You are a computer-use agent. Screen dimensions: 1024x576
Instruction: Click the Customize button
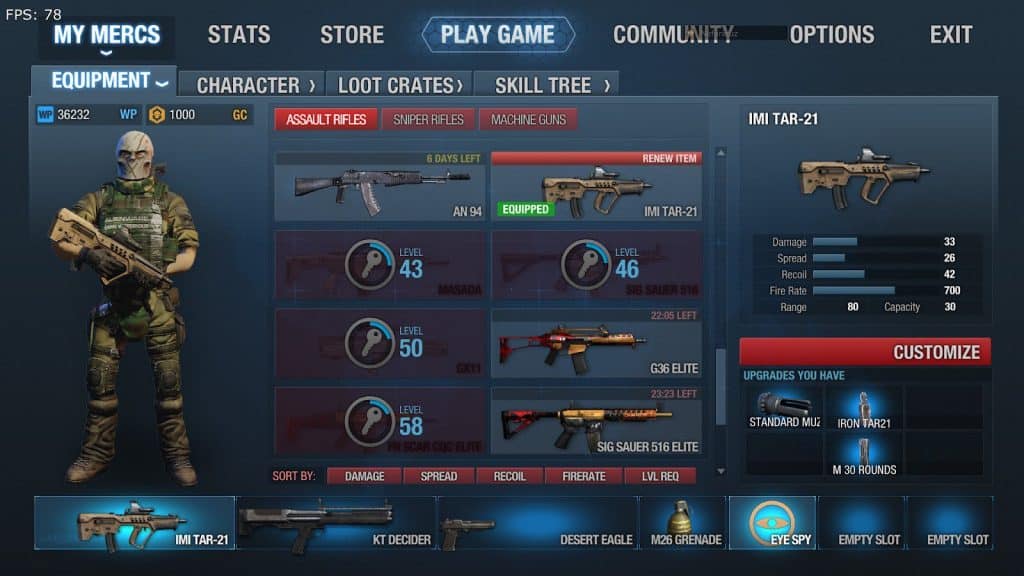[865, 352]
